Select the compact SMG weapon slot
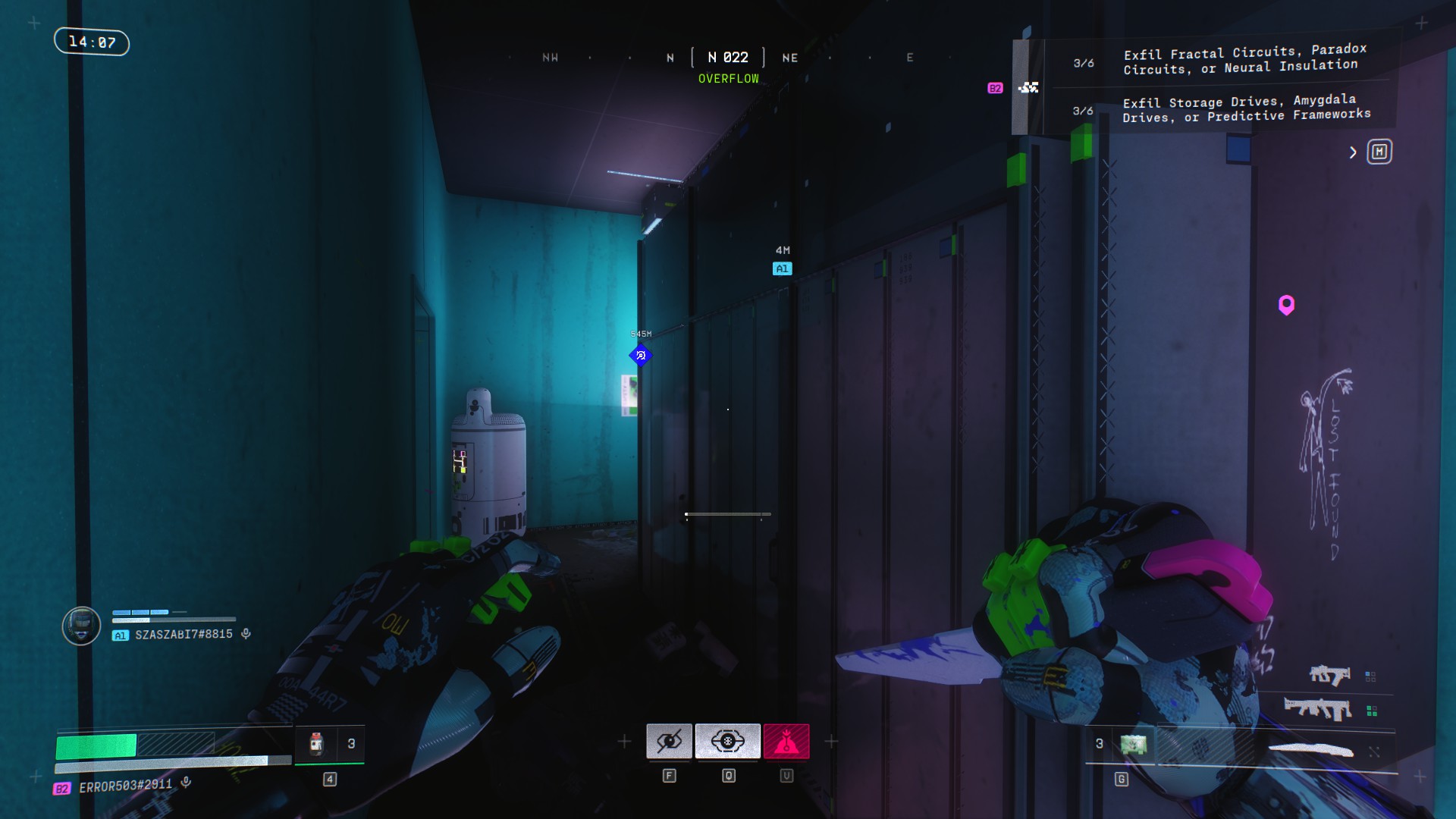The image size is (1456, 819). click(x=1329, y=674)
